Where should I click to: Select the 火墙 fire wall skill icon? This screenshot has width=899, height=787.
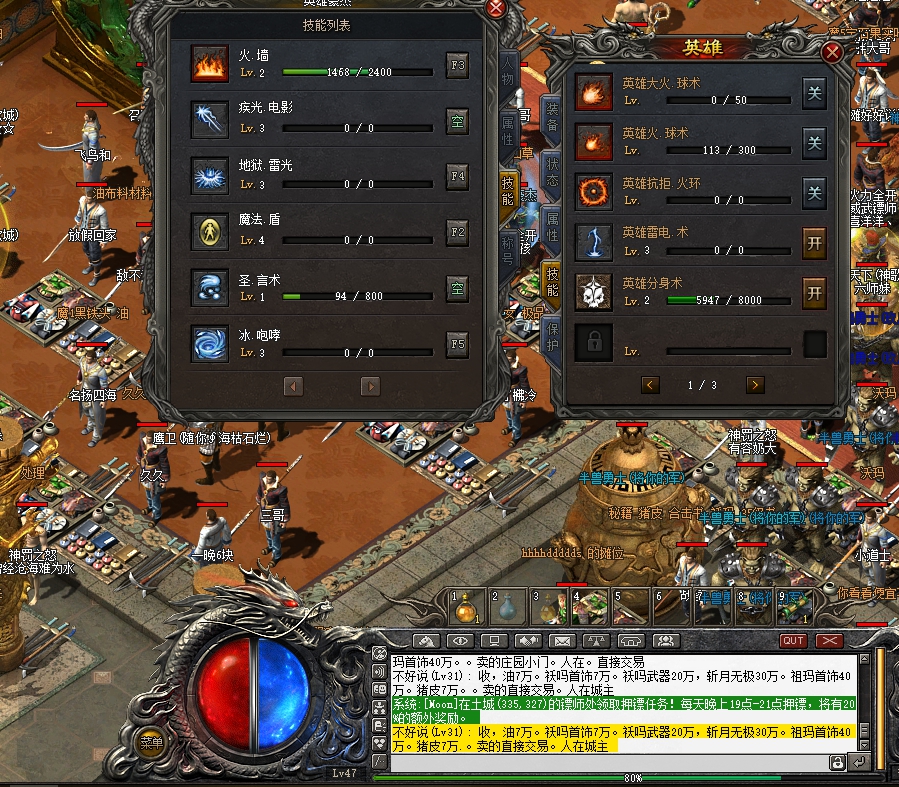click(x=211, y=66)
